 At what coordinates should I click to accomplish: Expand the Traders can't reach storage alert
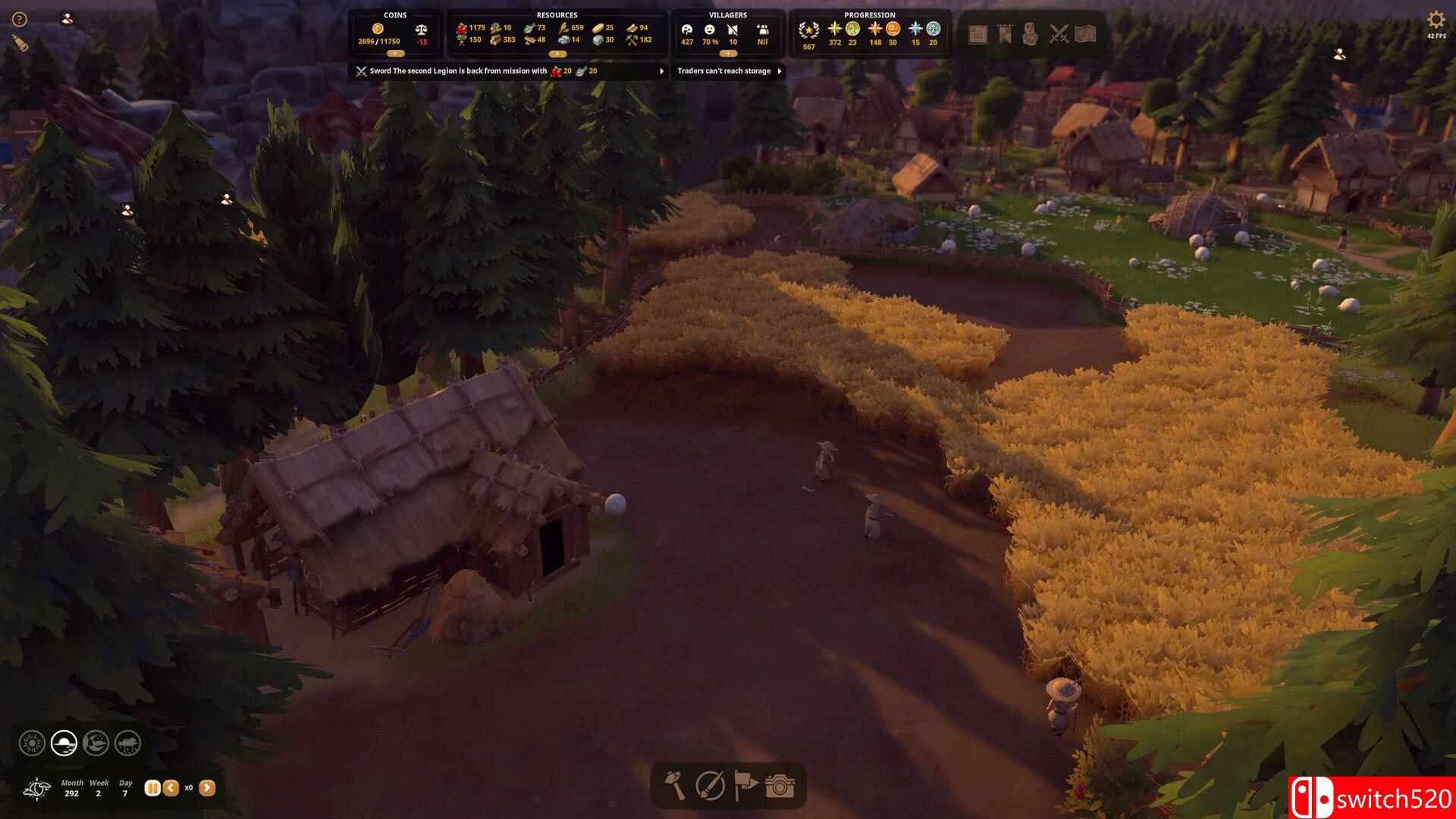pyautogui.click(x=779, y=71)
